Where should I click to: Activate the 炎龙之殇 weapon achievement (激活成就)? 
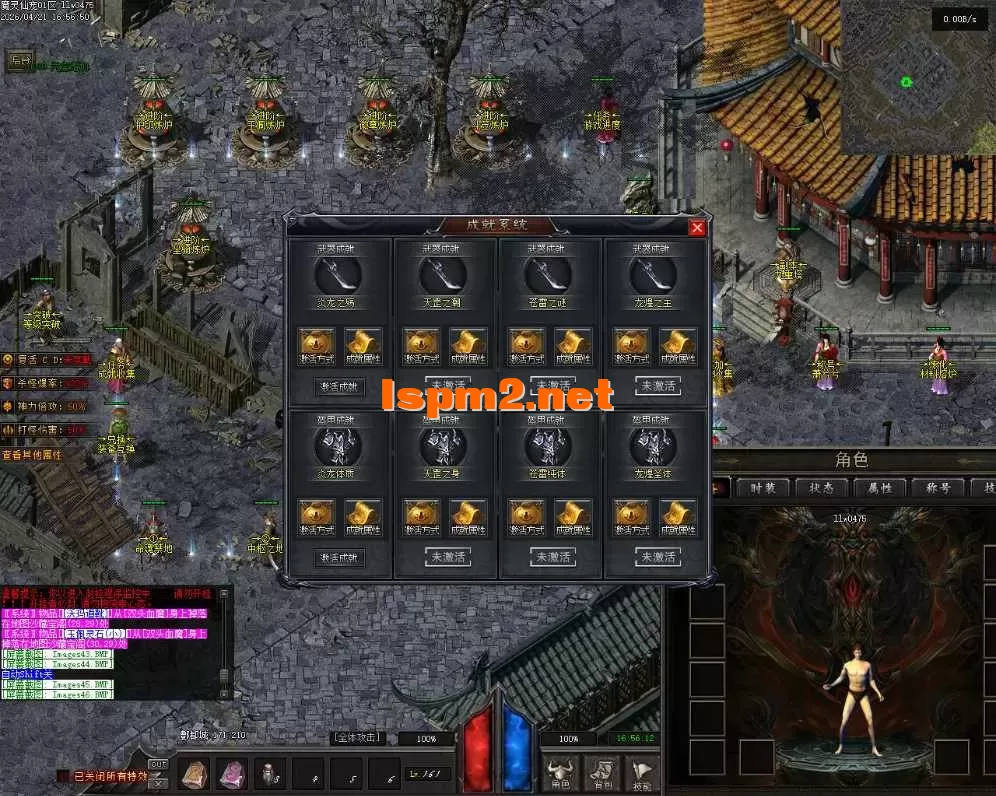340,386
